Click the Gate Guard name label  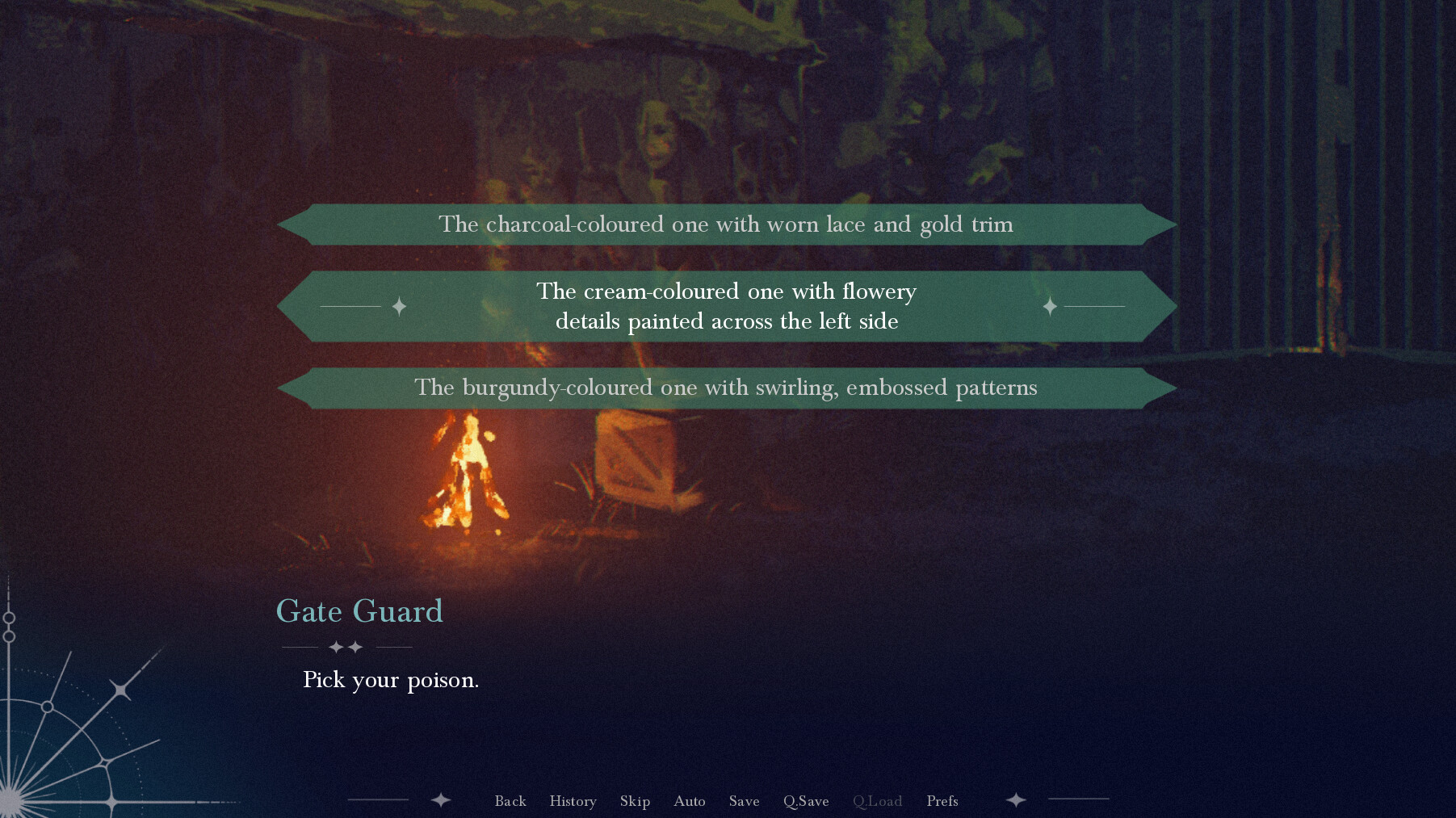pyautogui.click(x=359, y=611)
